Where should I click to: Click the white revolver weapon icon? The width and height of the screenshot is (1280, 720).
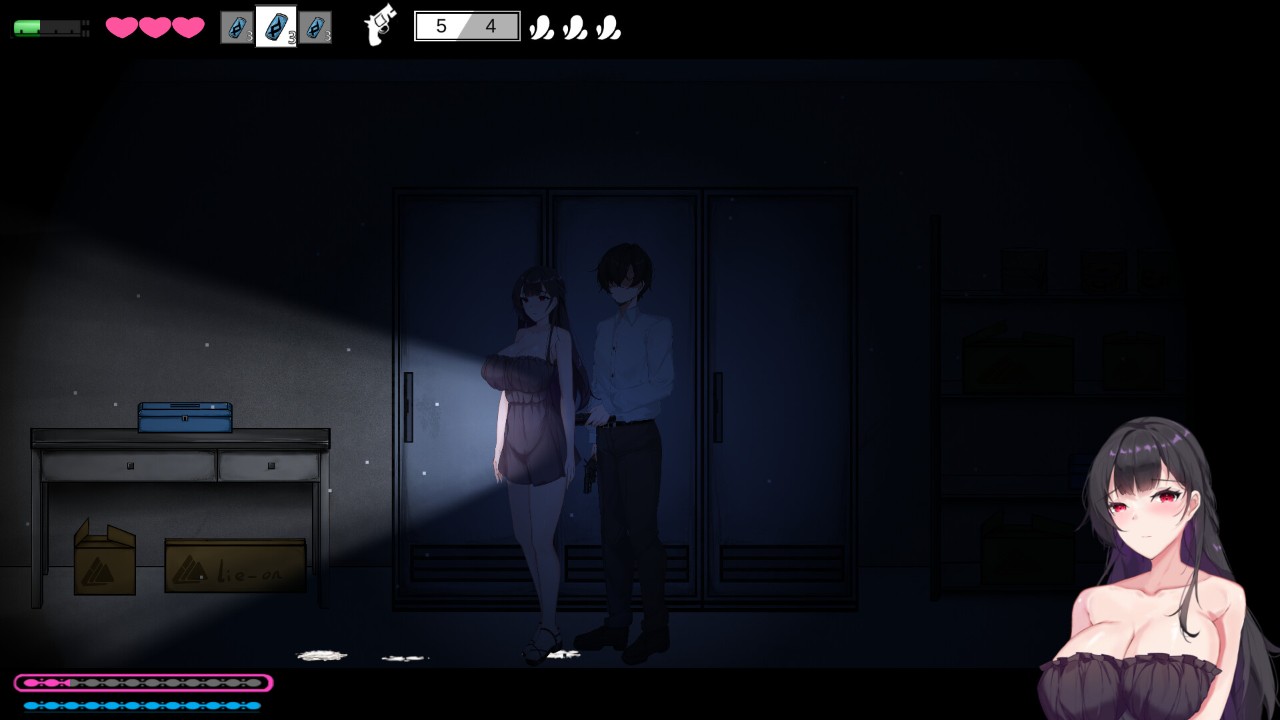pyautogui.click(x=380, y=26)
